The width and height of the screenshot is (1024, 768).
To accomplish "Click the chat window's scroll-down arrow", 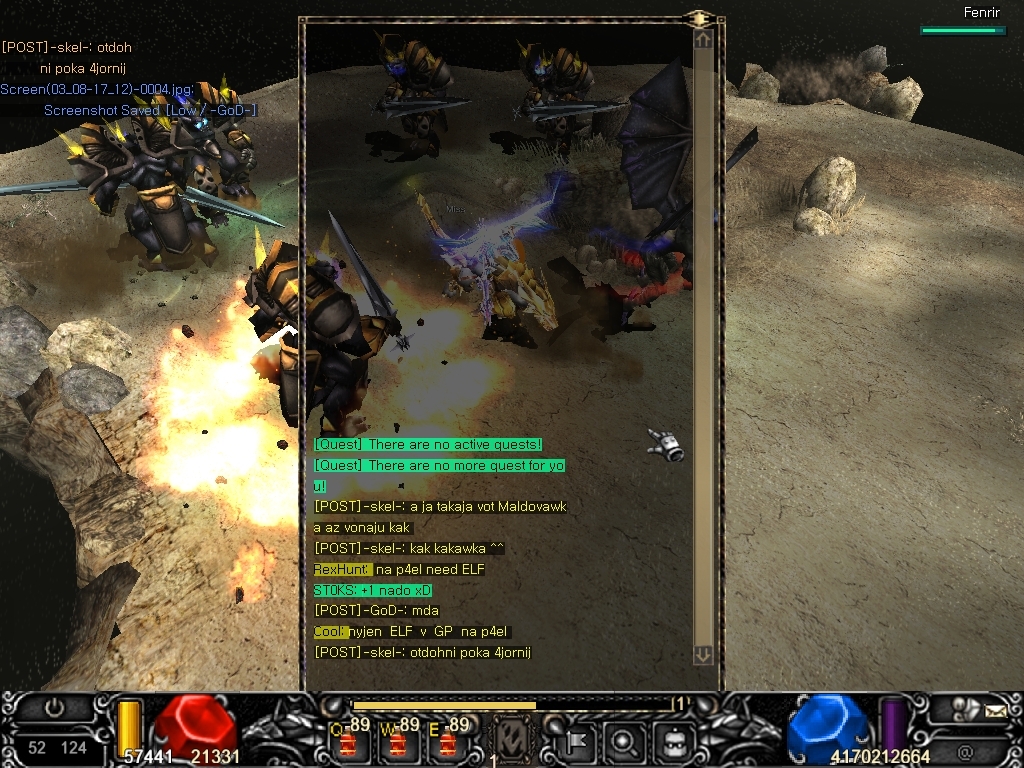I will tap(703, 655).
